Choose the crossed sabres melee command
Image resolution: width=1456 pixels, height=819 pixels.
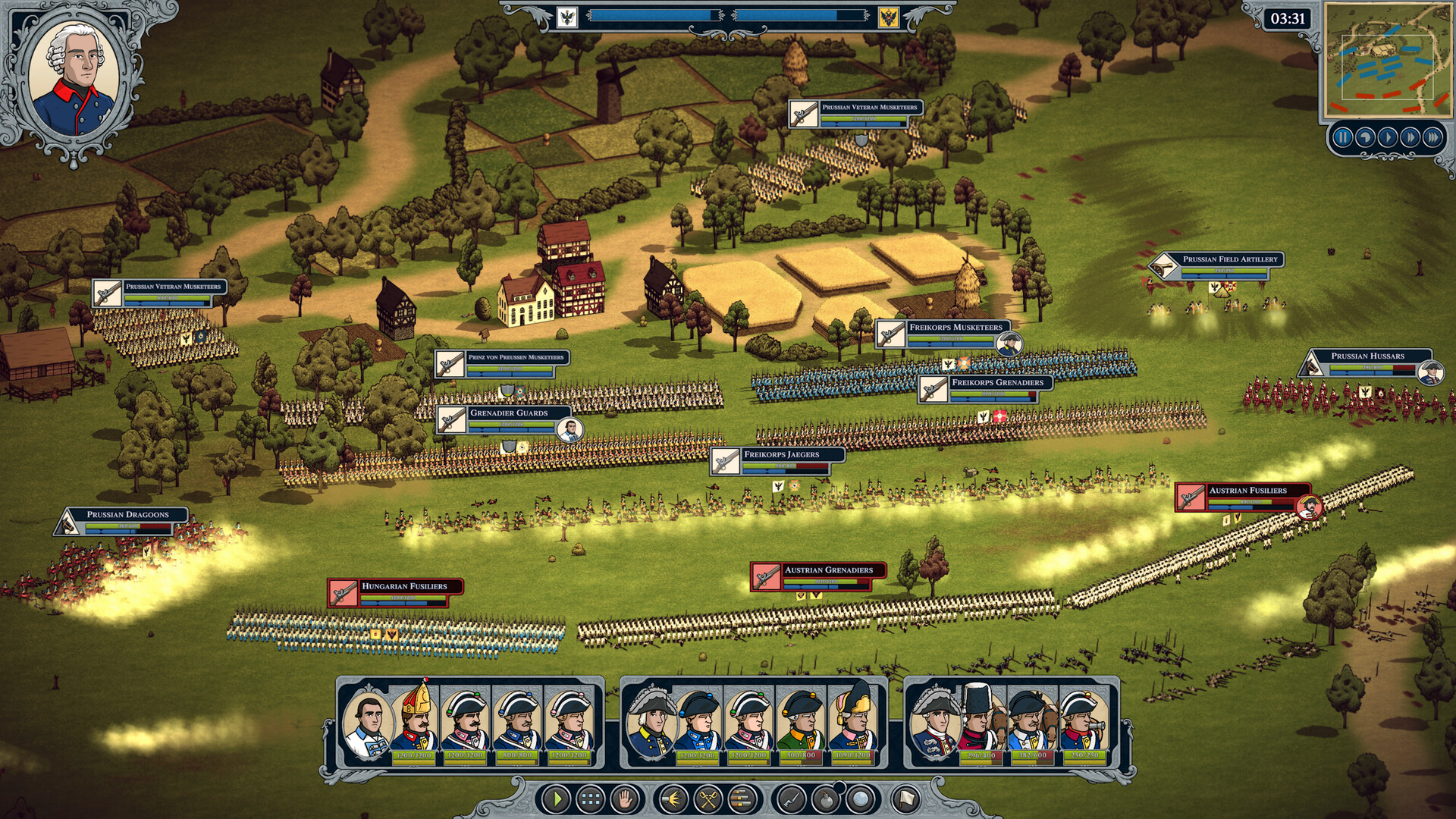pos(708,799)
